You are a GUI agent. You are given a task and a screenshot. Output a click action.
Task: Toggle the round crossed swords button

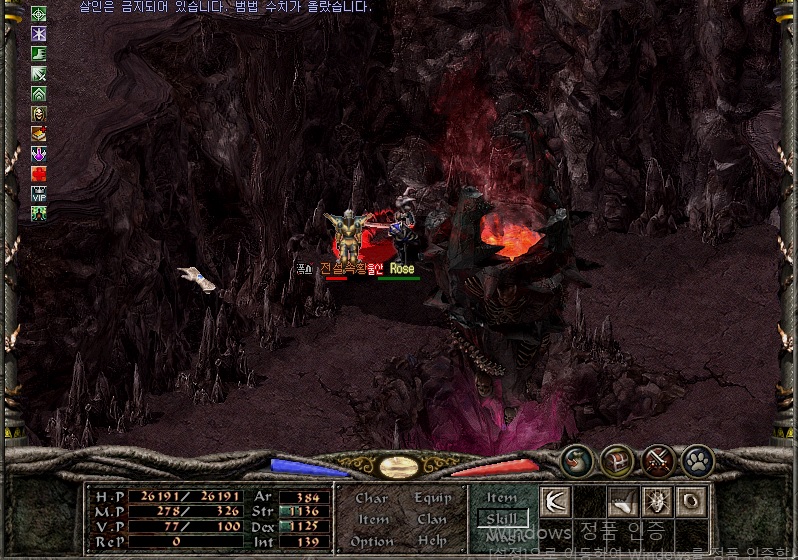pyautogui.click(x=658, y=461)
